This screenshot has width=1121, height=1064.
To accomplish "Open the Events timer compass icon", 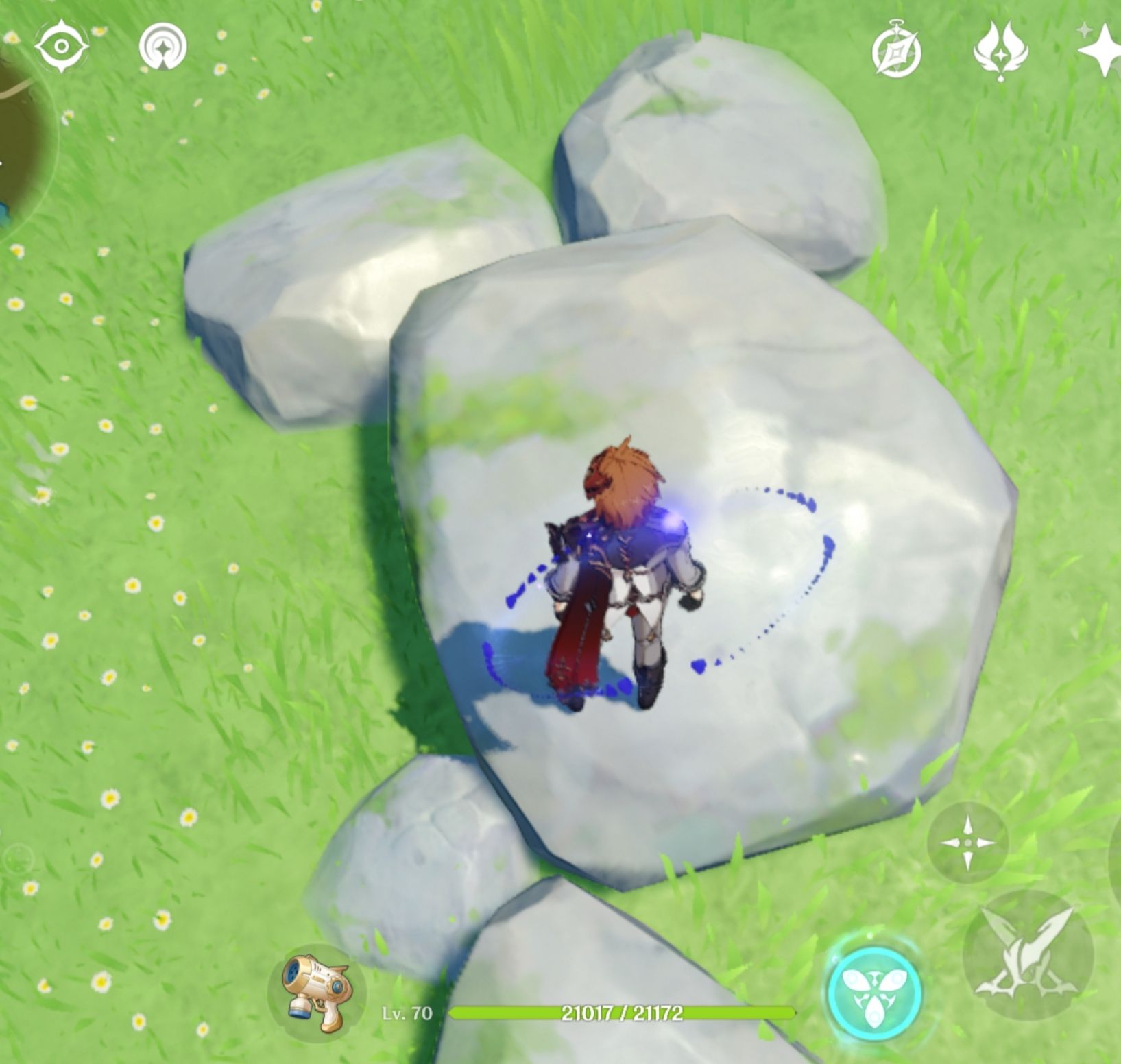I will click(x=896, y=49).
